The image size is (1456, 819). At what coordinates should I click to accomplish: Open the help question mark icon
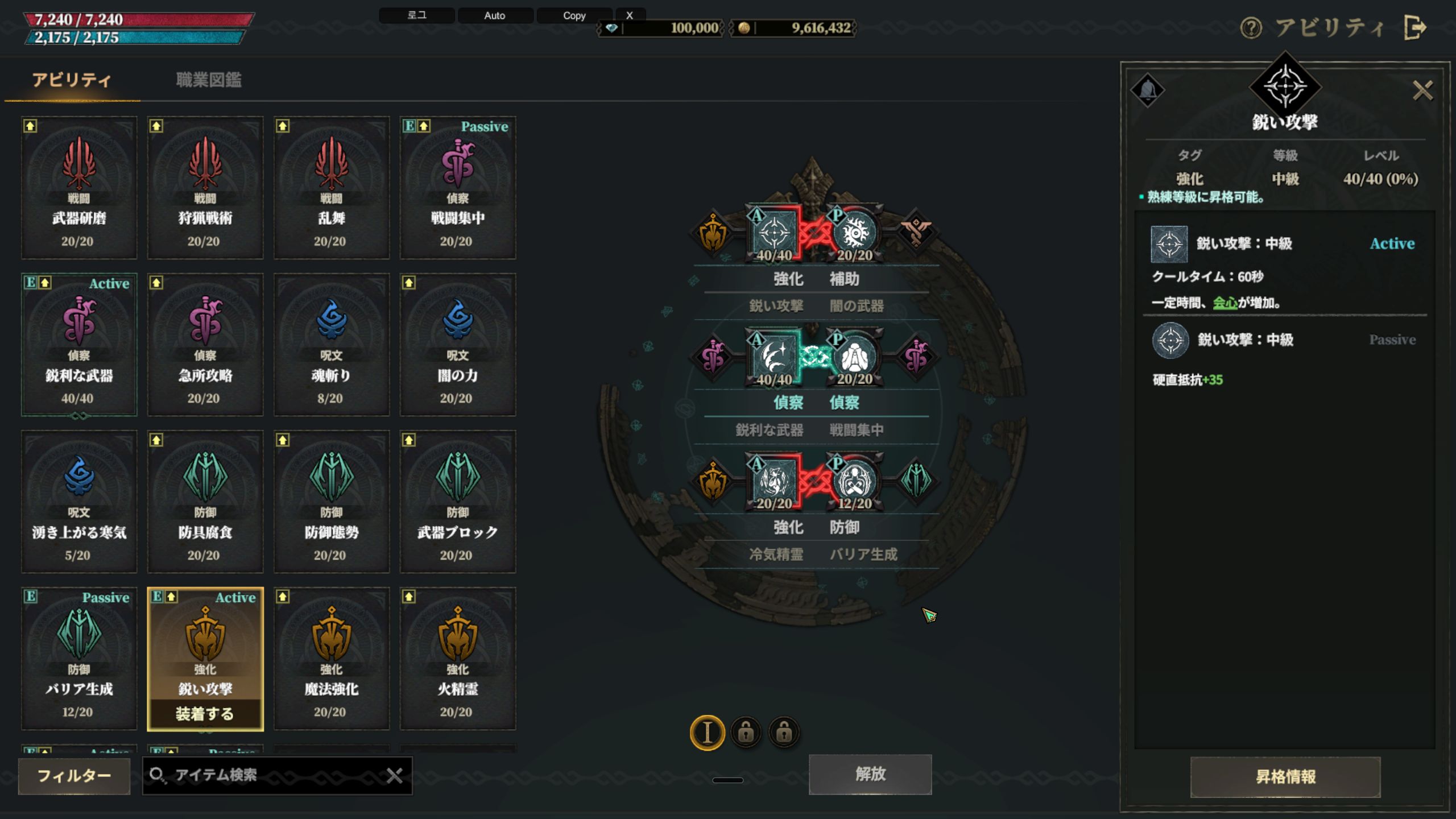point(1251,28)
